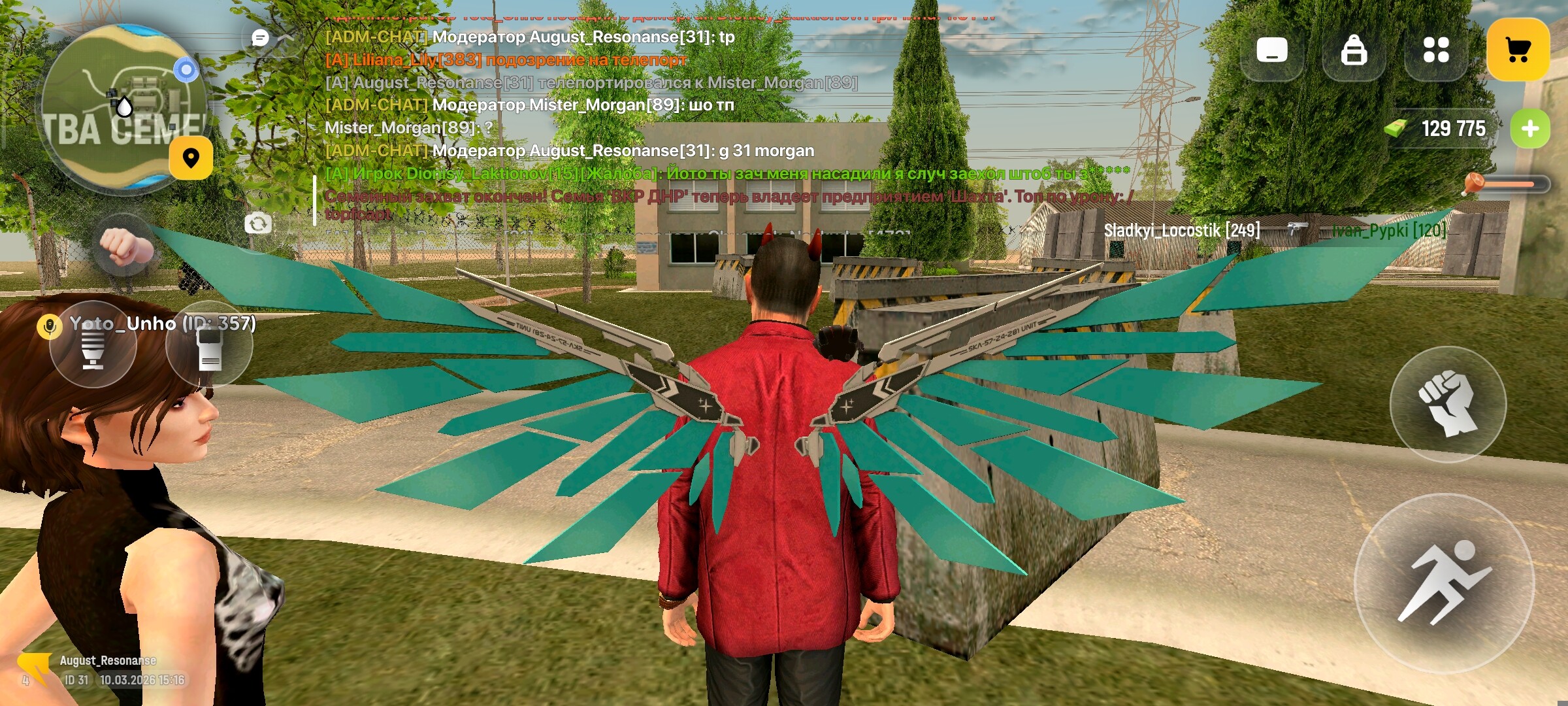
Task: Open the backpack inventory
Action: 1354,48
